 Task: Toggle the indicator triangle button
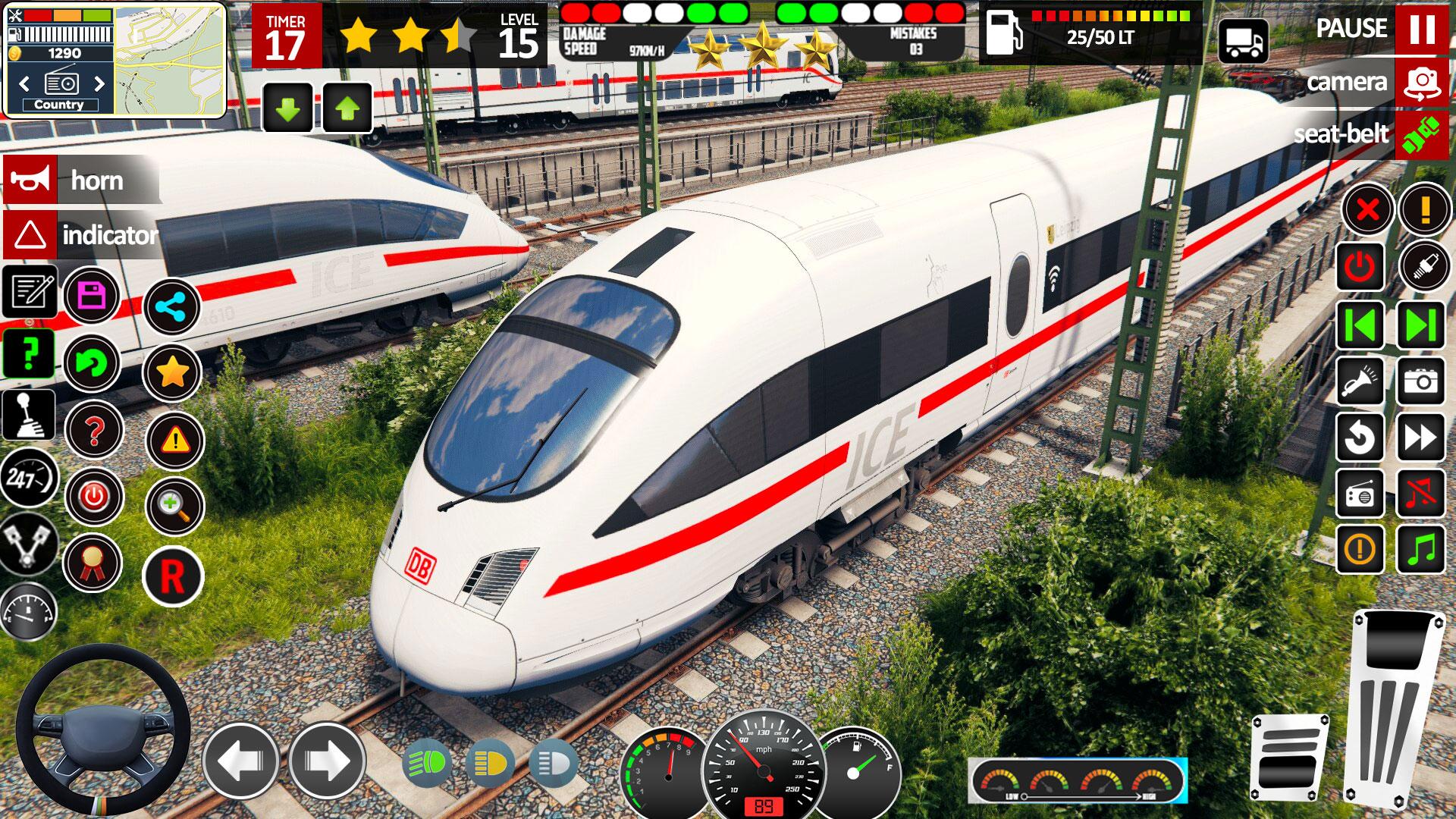(30, 235)
